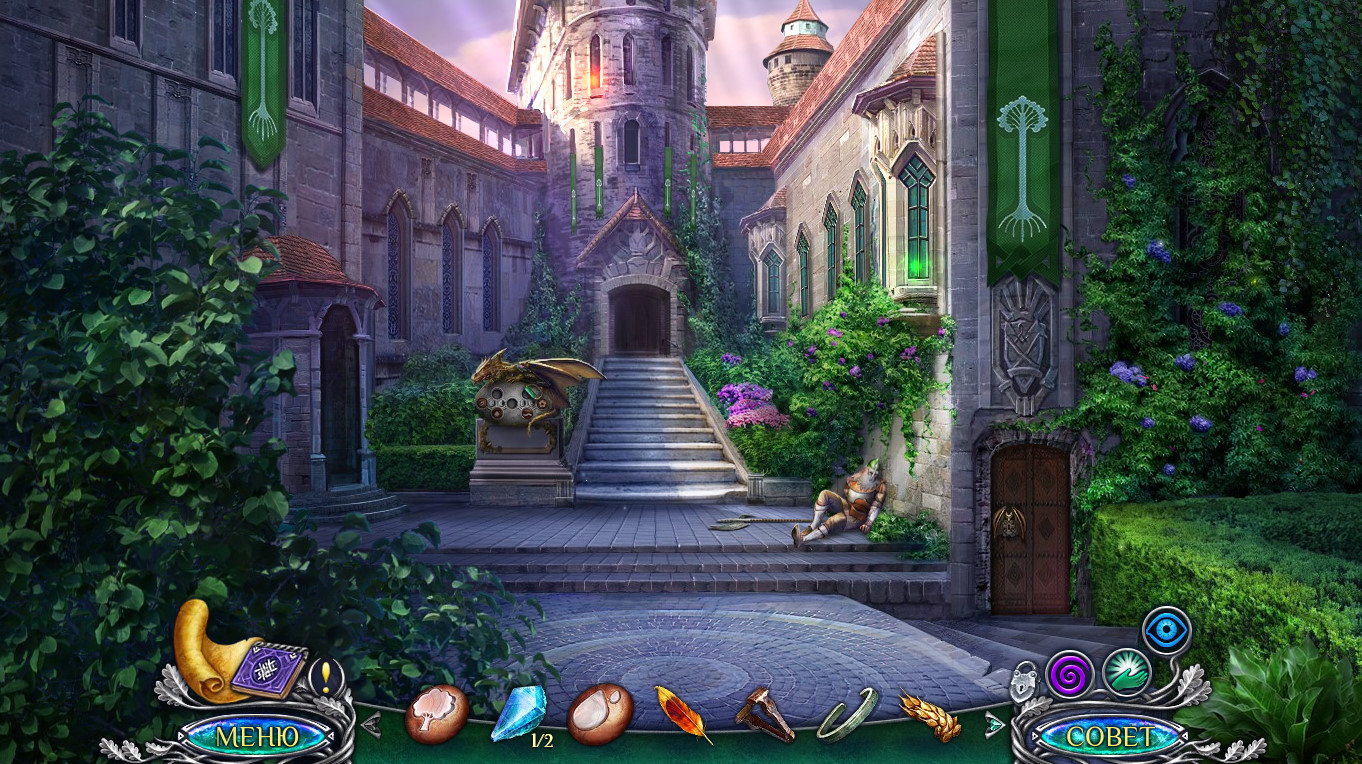Show next inventory items with right arrow

[995, 723]
